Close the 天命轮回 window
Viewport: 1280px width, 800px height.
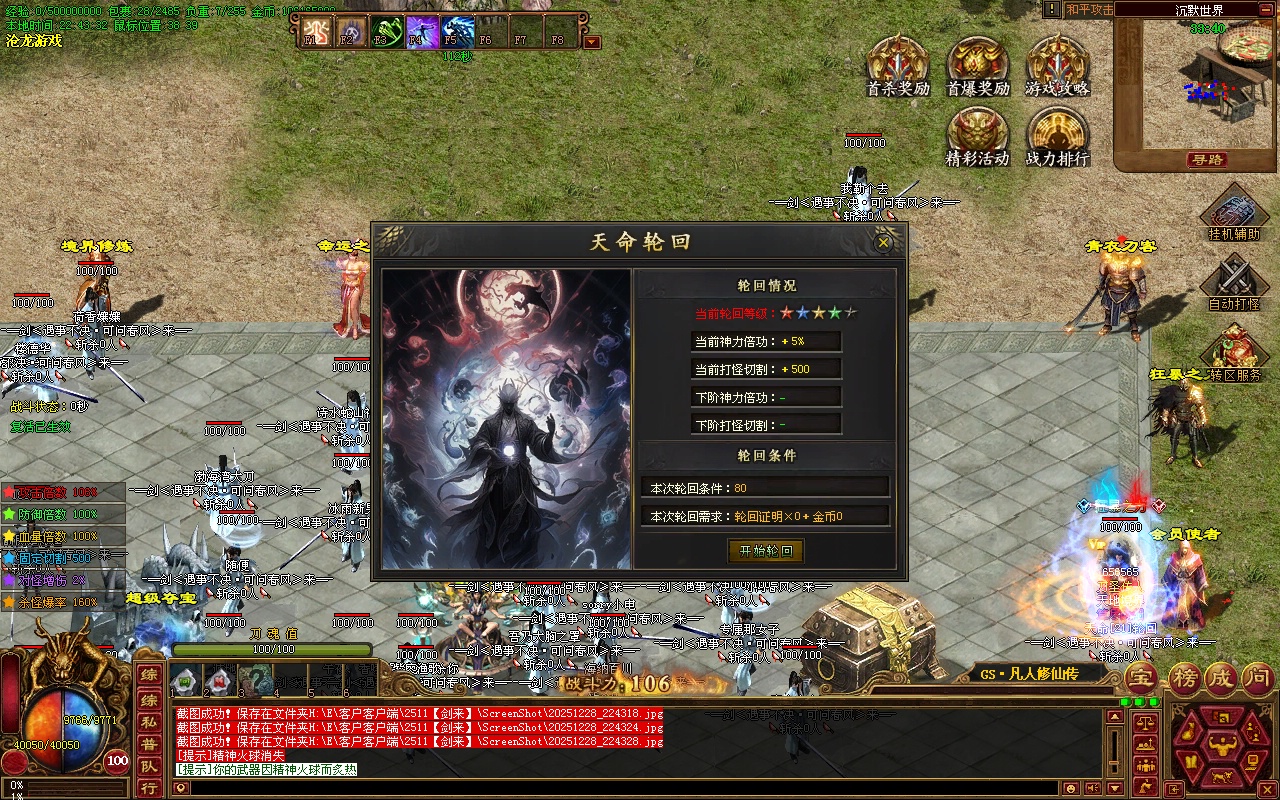coord(883,242)
